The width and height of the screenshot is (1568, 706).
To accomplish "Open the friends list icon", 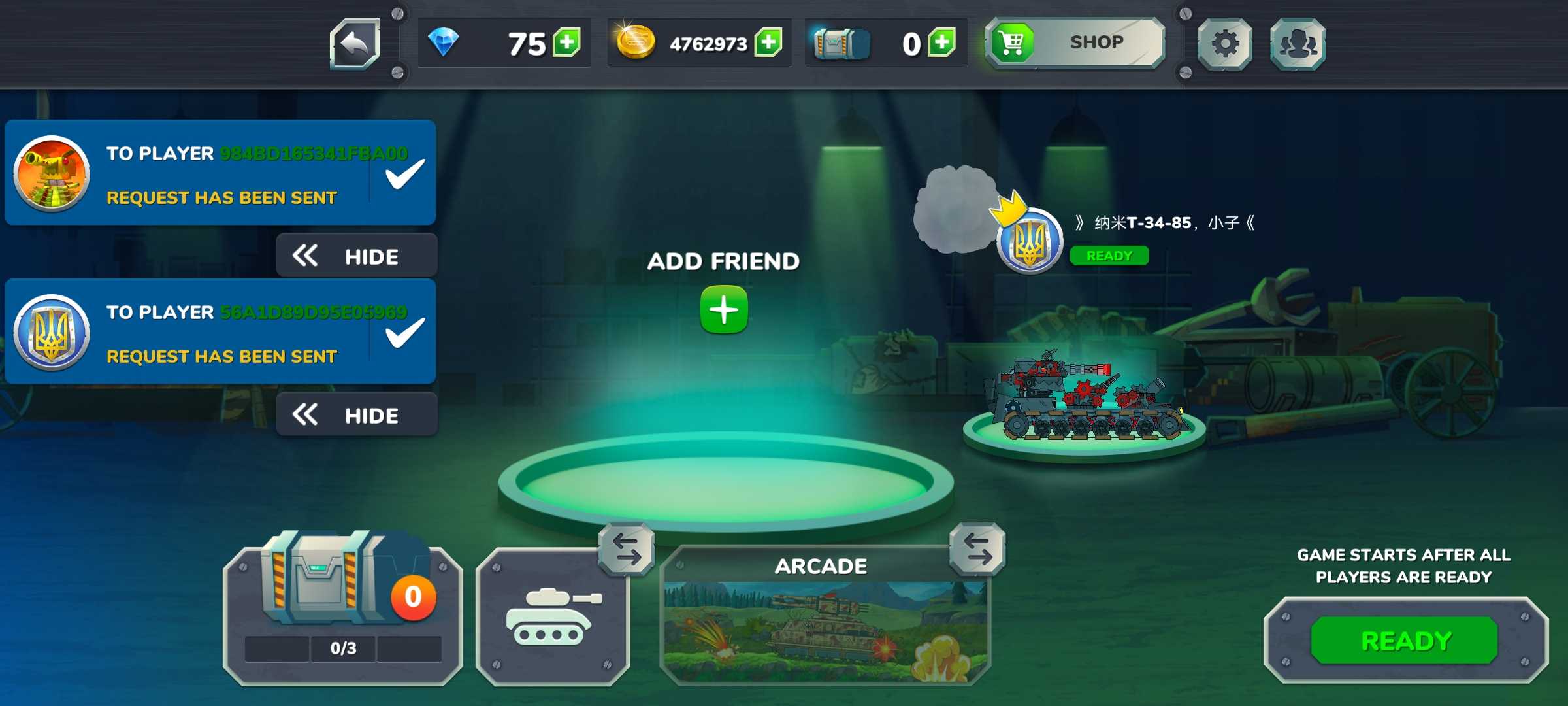I will pos(1298,44).
